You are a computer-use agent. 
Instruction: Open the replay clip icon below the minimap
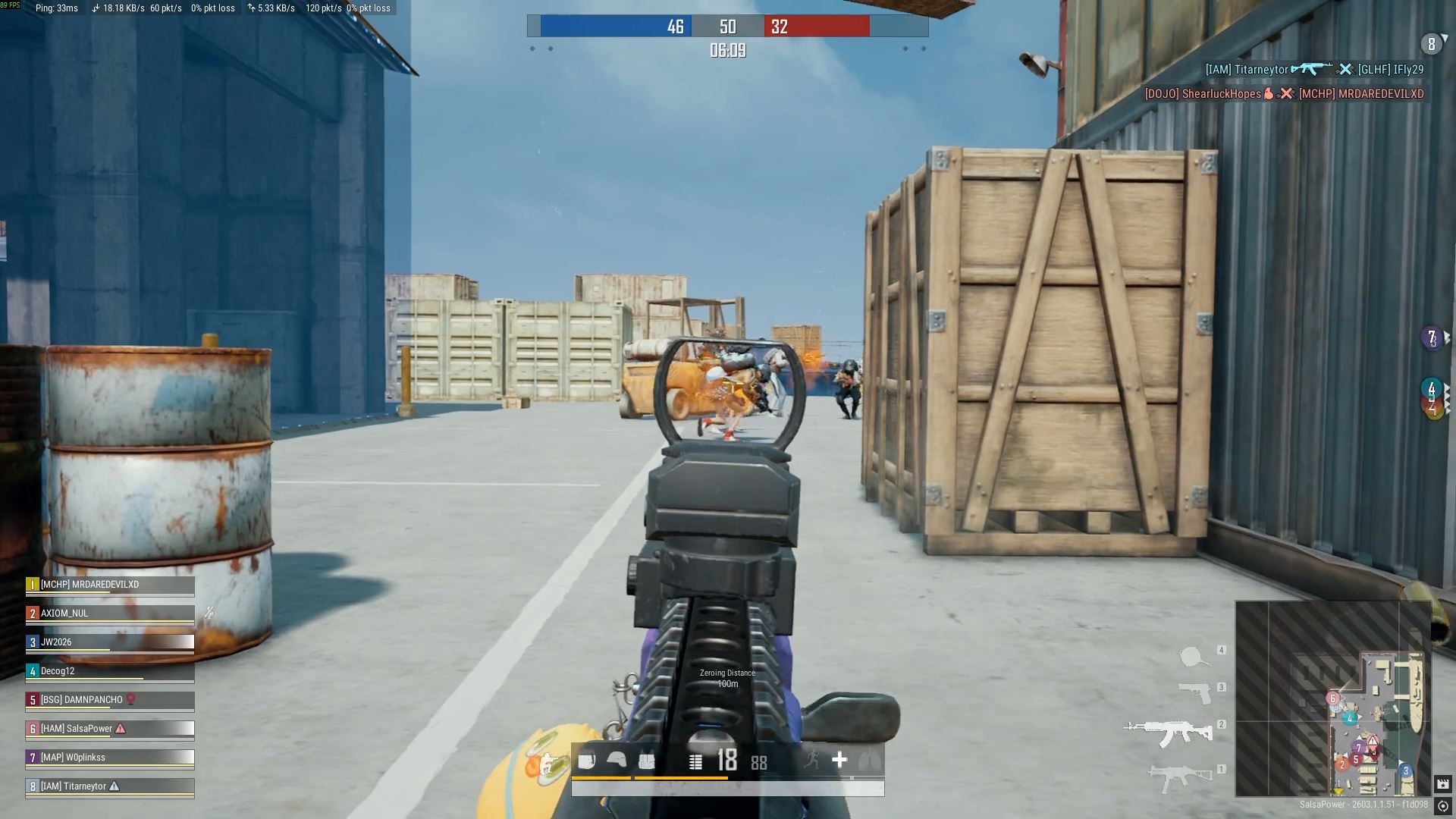(1443, 783)
